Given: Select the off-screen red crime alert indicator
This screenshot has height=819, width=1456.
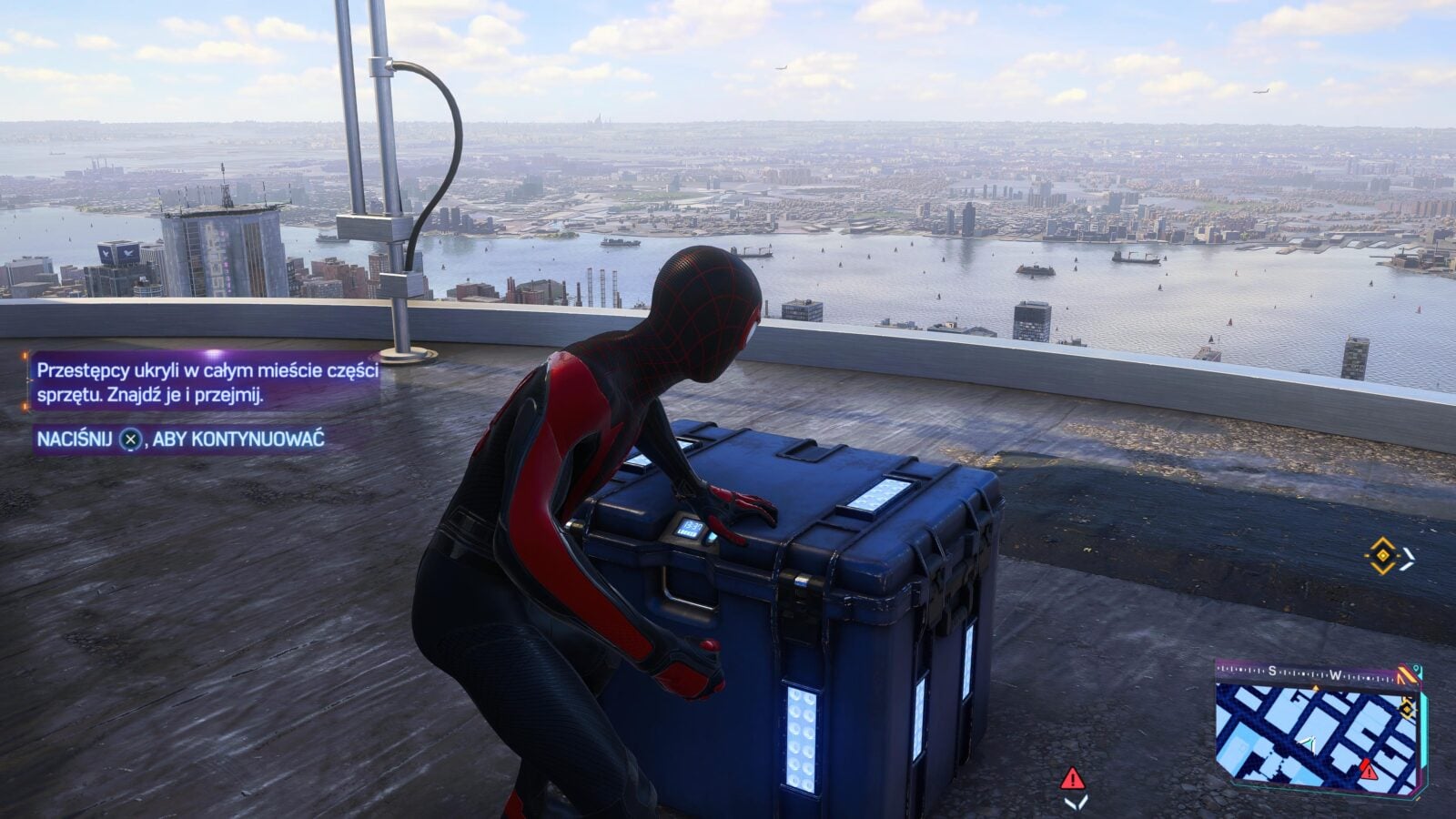Looking at the screenshot, I should [x=1073, y=779].
